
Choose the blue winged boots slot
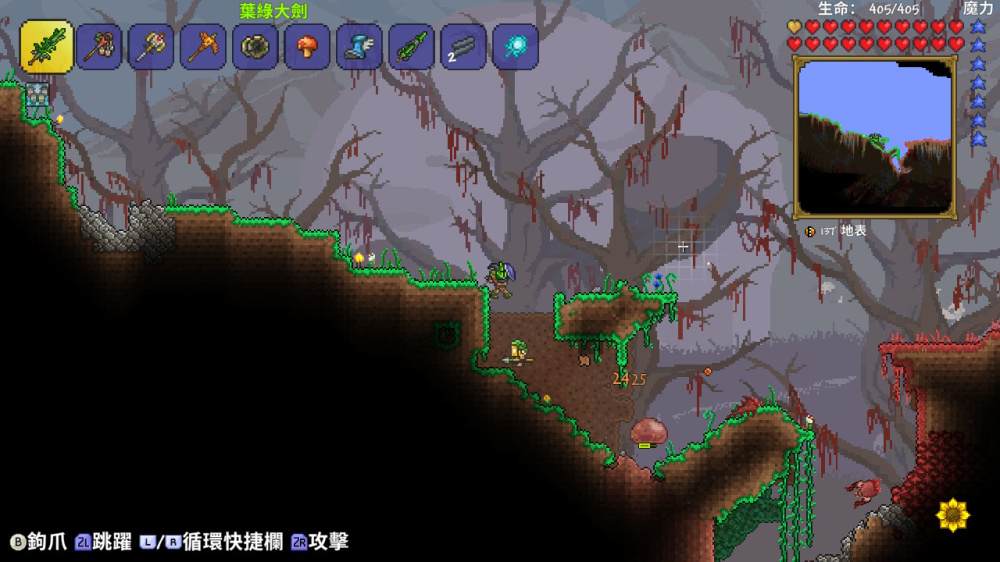[360, 47]
